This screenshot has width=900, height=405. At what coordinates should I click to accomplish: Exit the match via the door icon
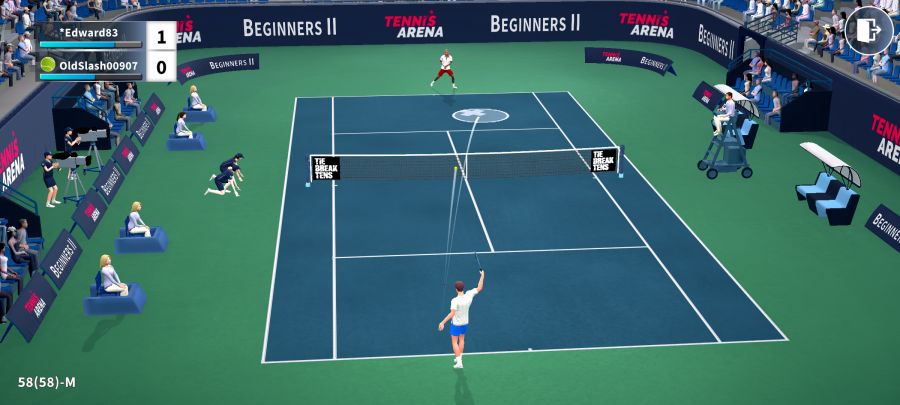pos(868,30)
